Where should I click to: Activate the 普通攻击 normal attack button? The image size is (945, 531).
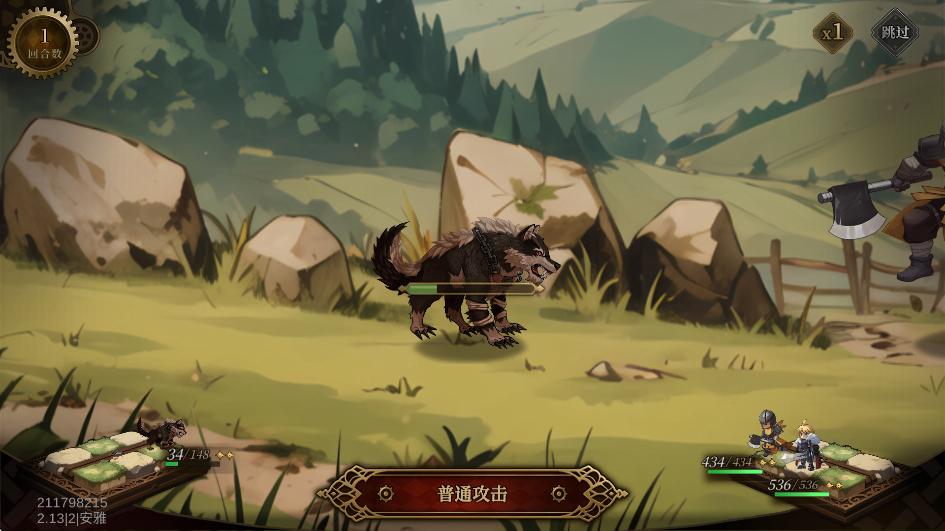click(473, 494)
